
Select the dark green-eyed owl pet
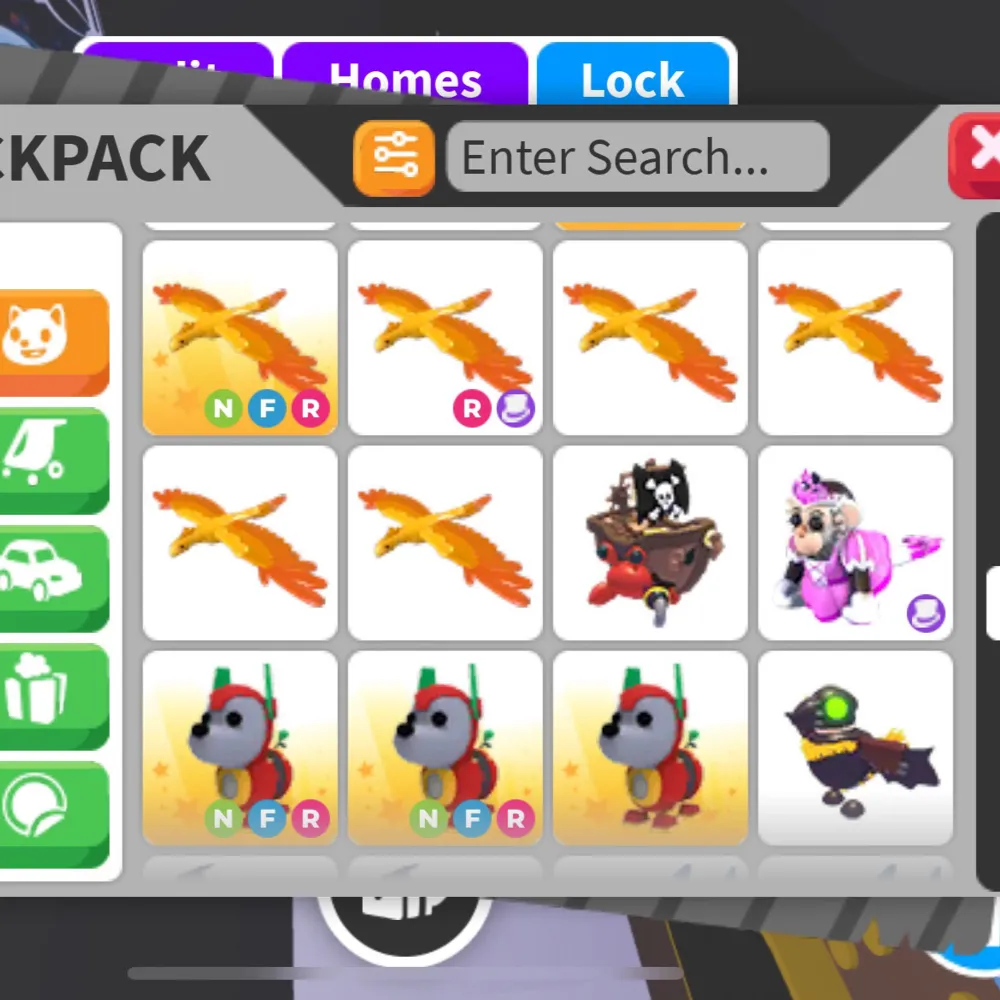pos(855,748)
